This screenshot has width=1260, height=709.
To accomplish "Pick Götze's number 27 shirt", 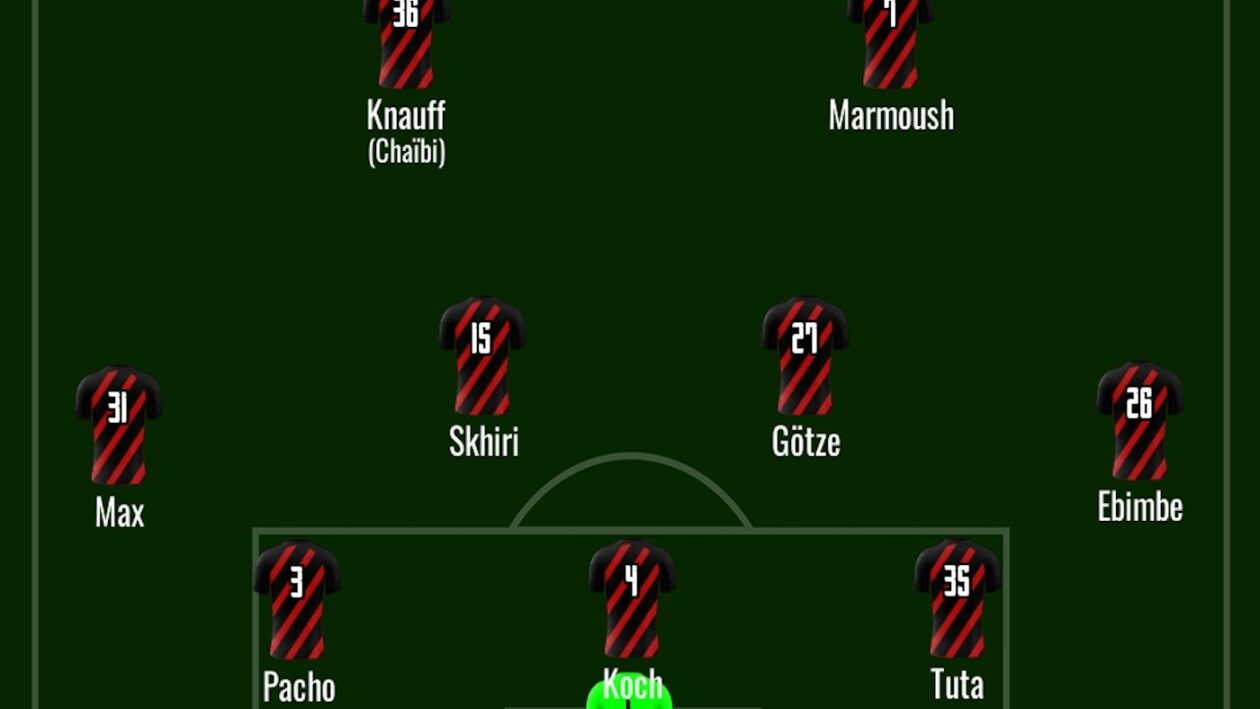I will [805, 356].
